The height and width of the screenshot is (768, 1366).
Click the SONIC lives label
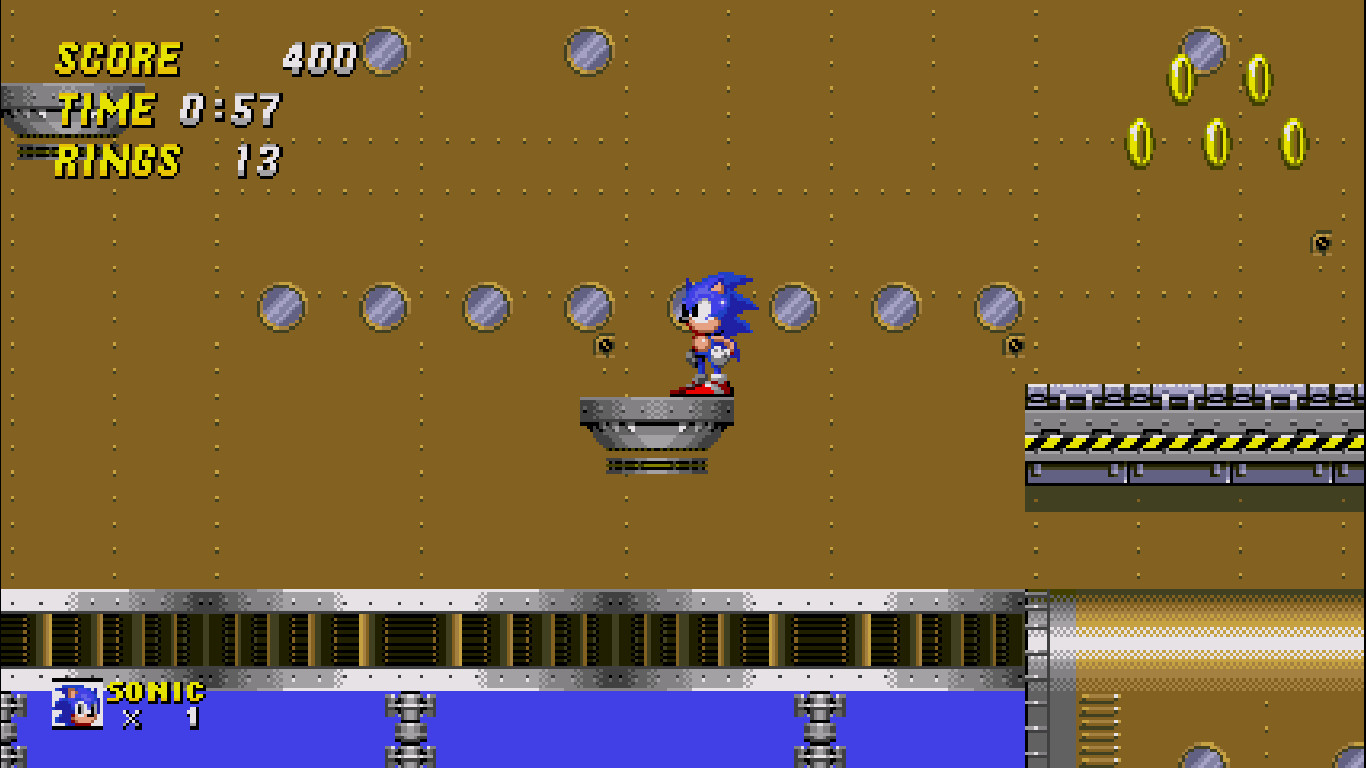(x=155, y=690)
